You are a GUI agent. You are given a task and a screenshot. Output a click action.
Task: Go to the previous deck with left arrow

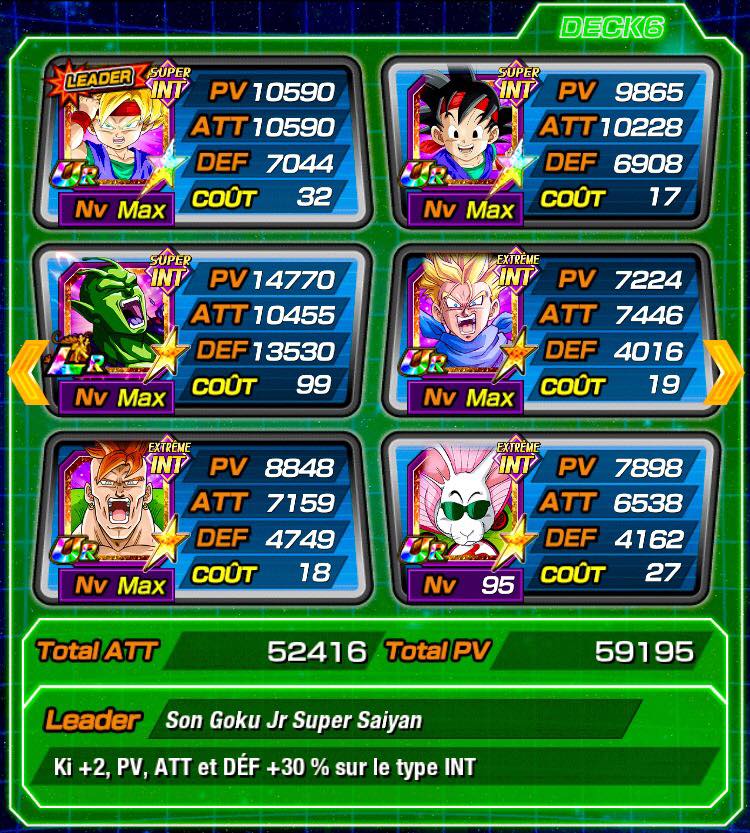(x=25, y=368)
